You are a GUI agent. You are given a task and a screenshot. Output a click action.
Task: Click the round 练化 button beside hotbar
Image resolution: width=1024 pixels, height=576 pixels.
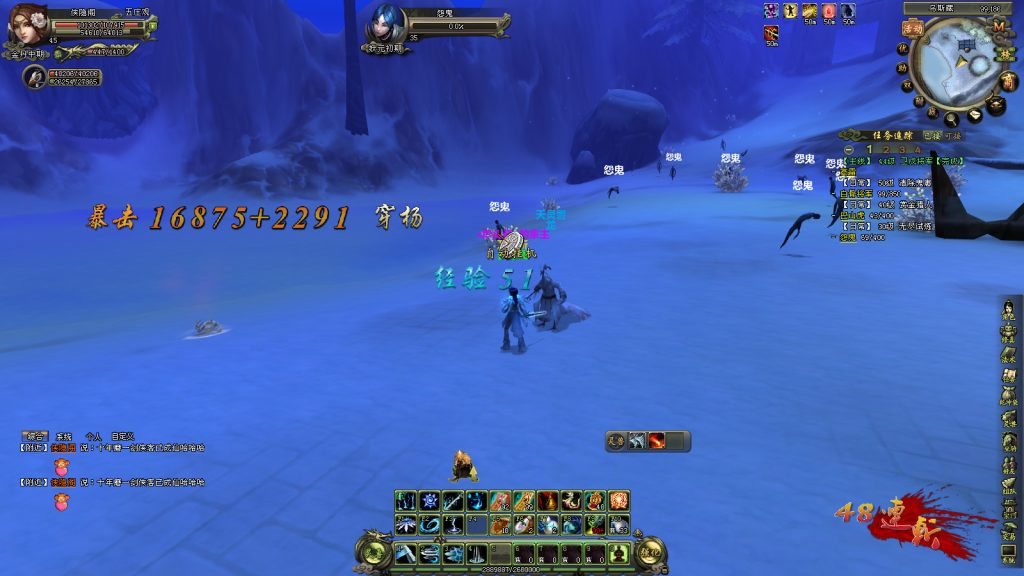tap(651, 551)
